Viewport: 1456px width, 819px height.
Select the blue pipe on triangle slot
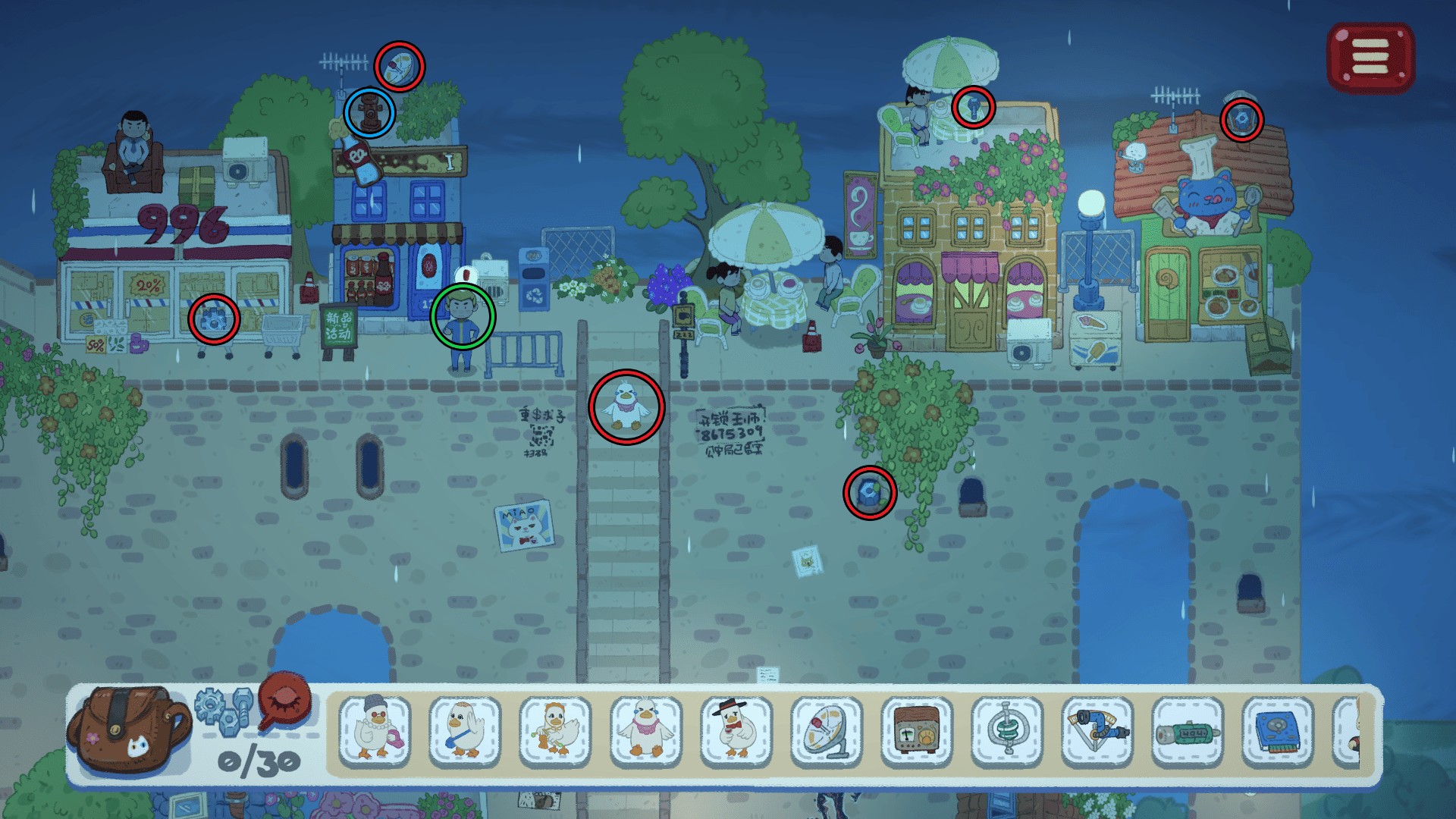click(x=1097, y=730)
